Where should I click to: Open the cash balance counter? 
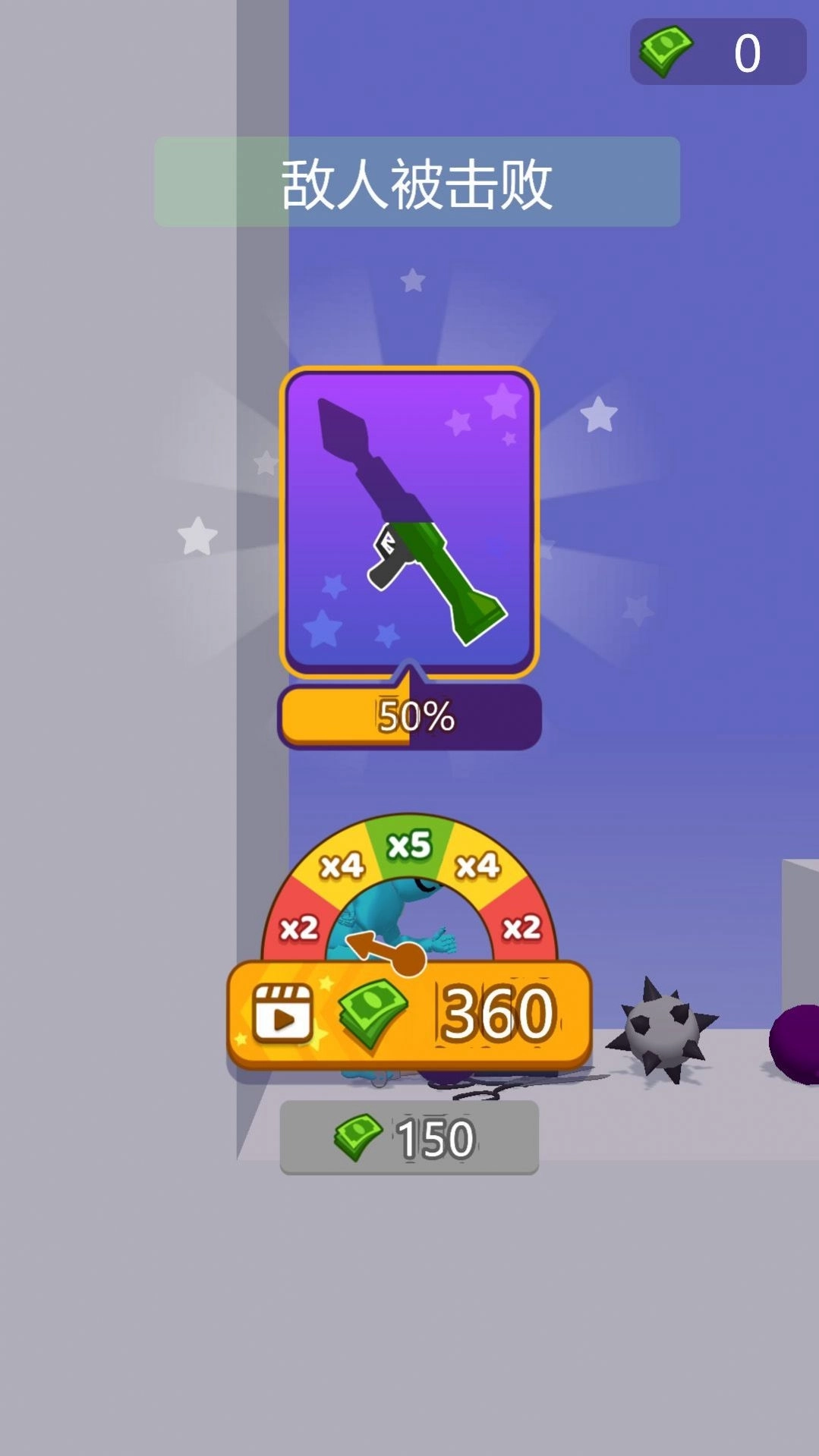[717, 52]
